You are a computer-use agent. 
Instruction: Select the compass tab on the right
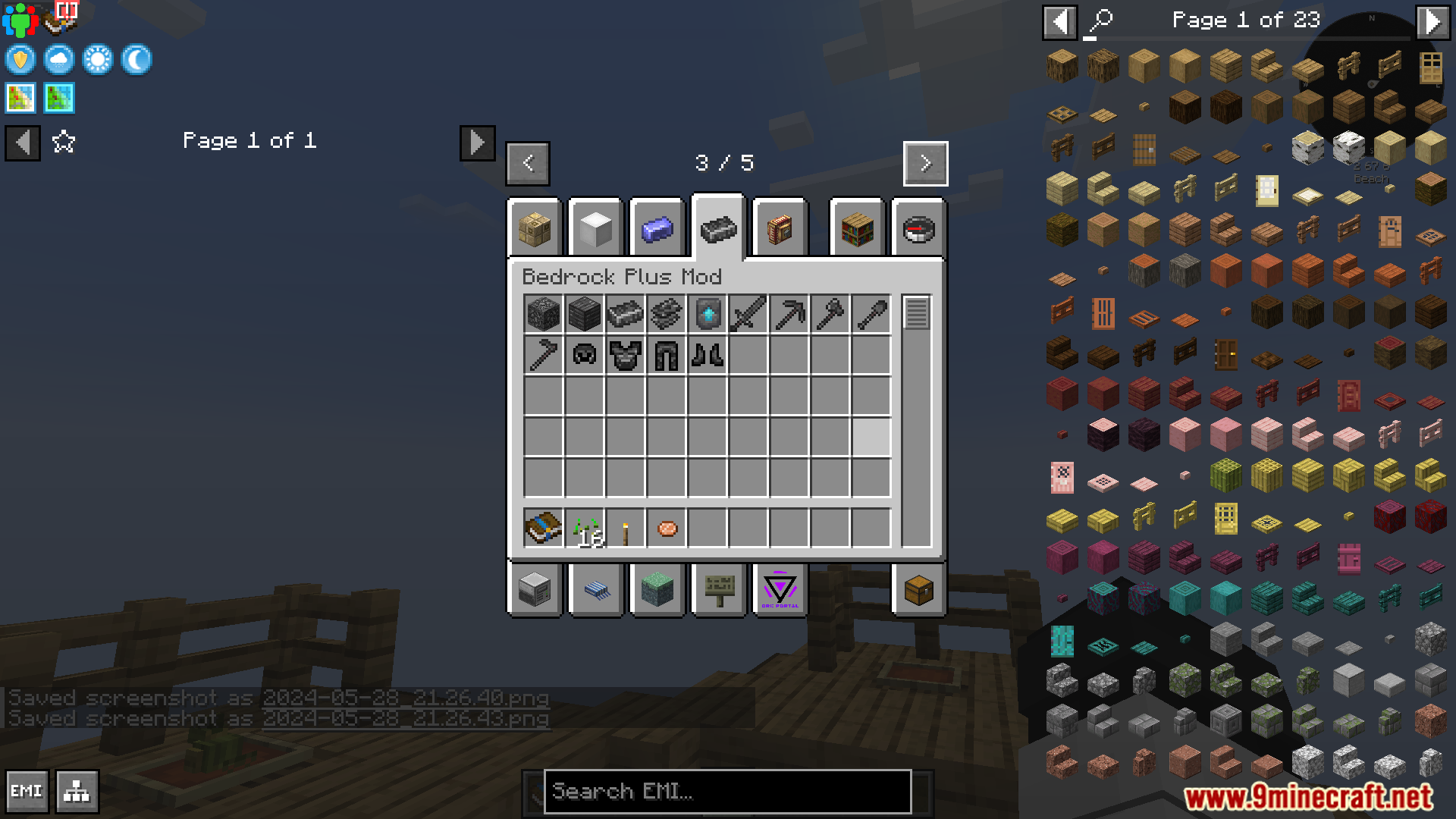pyautogui.click(x=918, y=227)
